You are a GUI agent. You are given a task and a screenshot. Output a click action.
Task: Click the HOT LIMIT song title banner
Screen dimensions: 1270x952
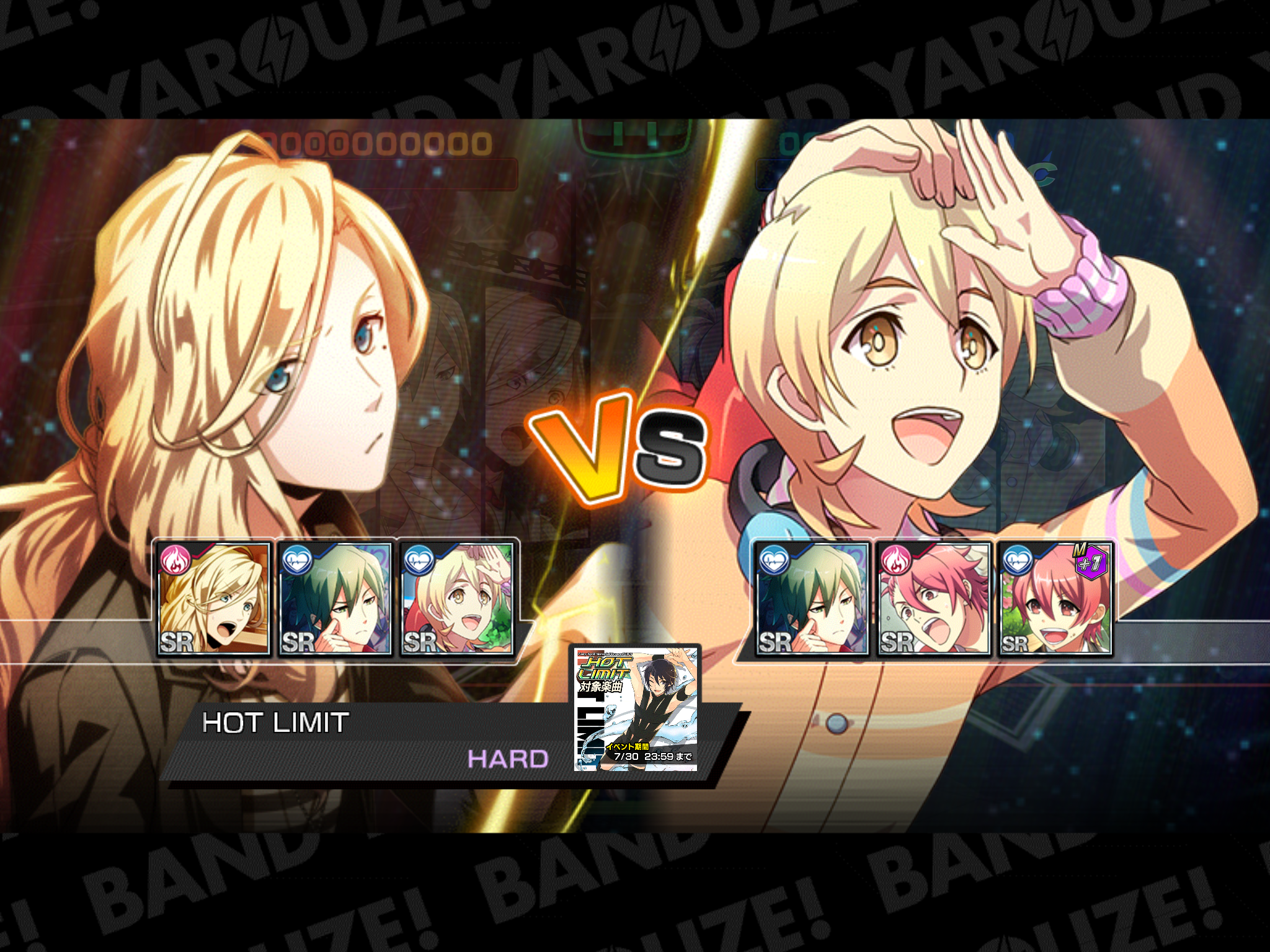click(x=276, y=723)
